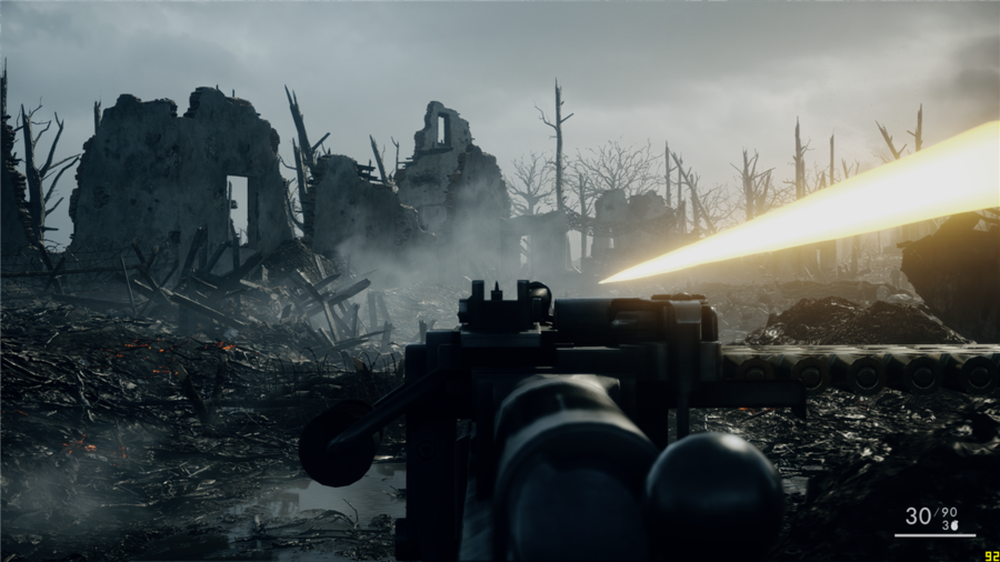Screen dimensions: 1000x562
Task: Click the grenade icon in the HUD
Action: tap(954, 525)
